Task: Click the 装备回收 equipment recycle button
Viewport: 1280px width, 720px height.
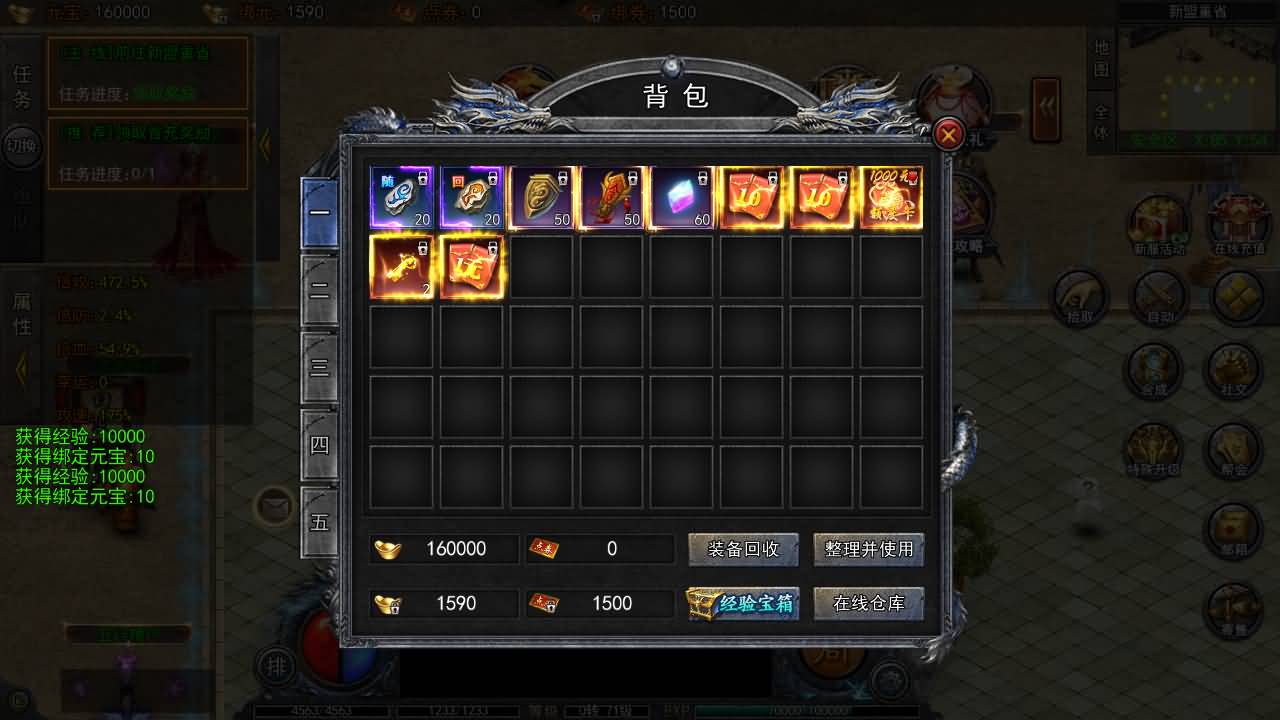Action: click(x=743, y=549)
